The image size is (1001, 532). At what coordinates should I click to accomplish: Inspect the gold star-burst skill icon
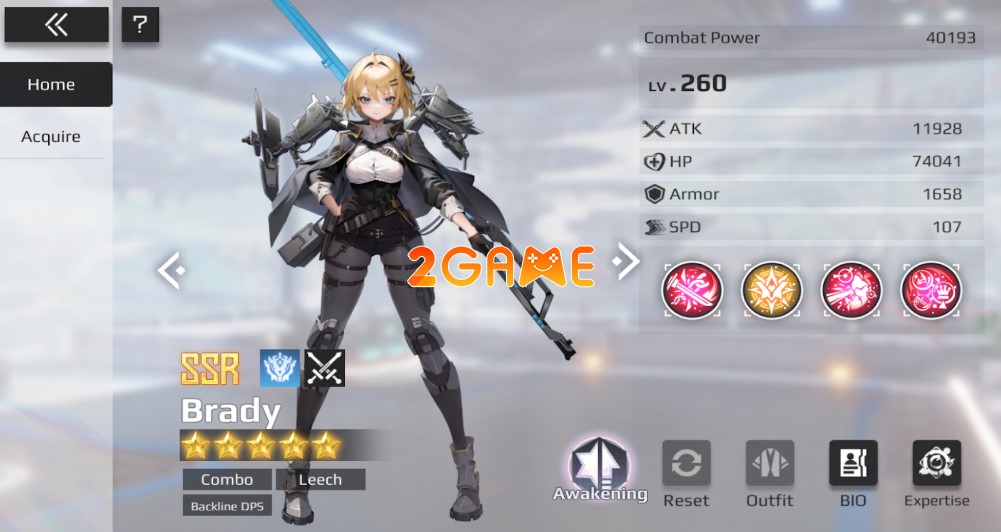point(771,291)
